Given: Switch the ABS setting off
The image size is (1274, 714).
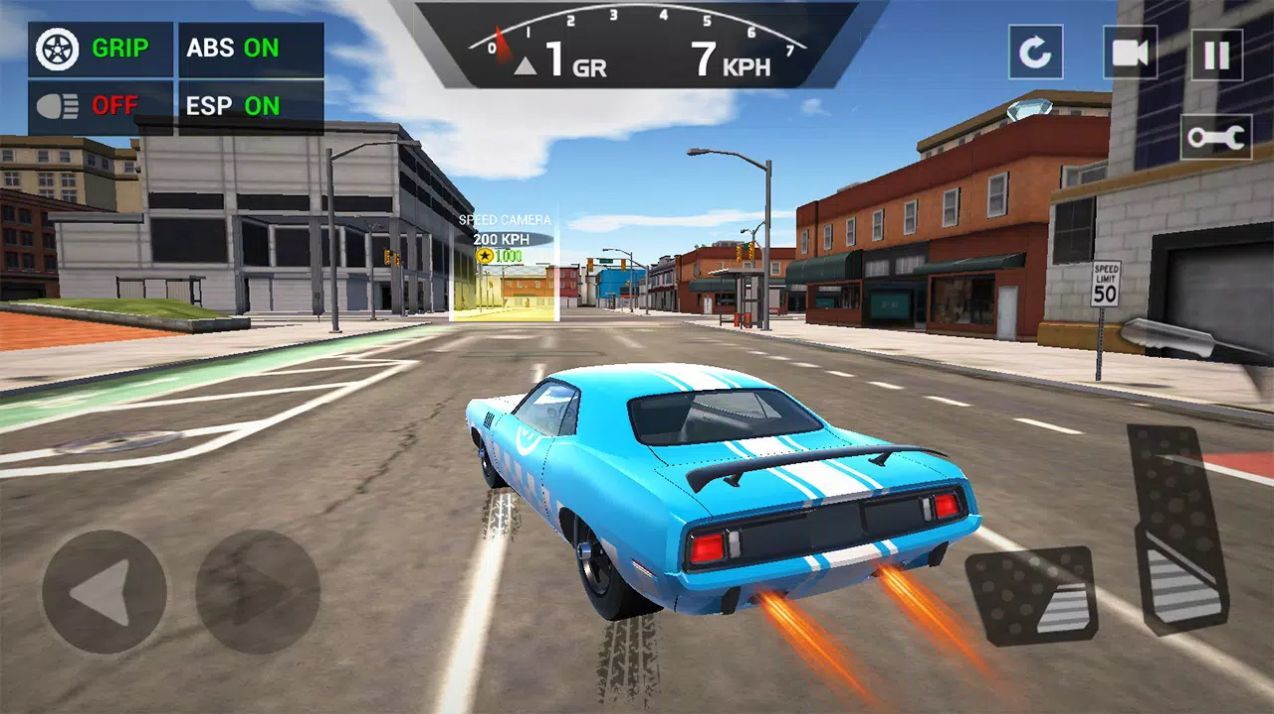Looking at the screenshot, I should point(250,49).
